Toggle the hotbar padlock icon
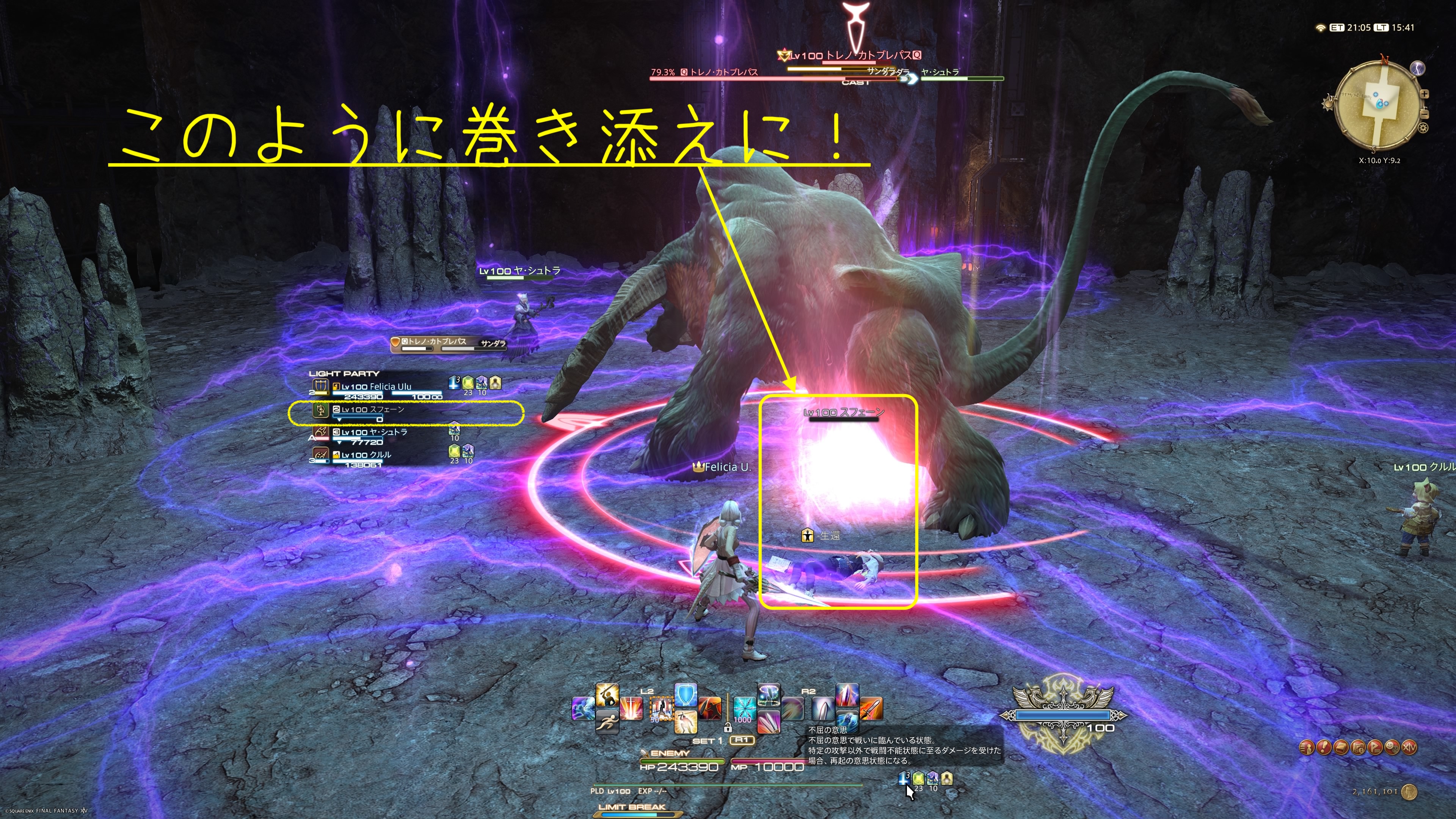 [x=728, y=728]
